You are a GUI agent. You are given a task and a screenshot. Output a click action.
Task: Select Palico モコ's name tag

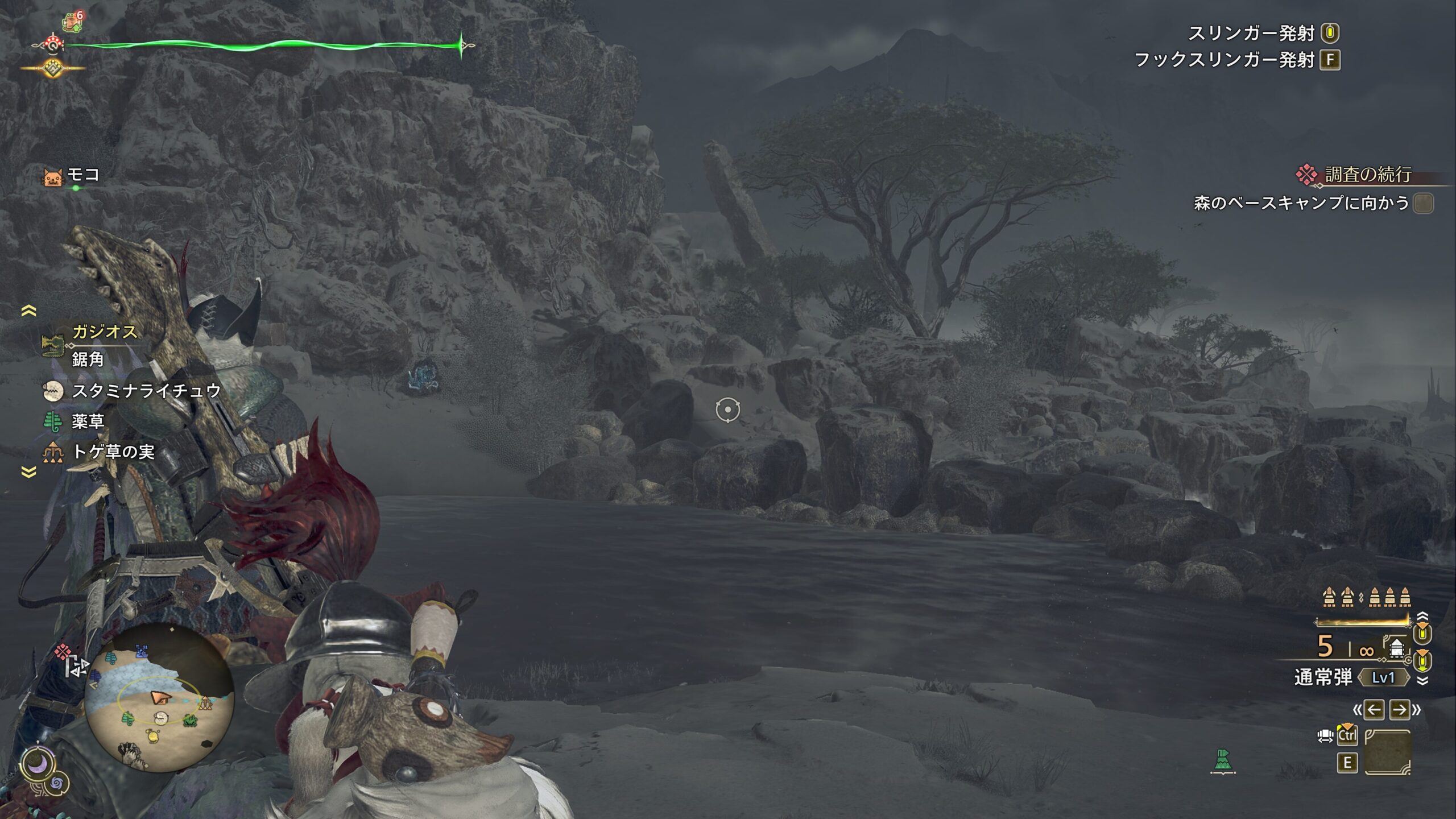tap(83, 175)
